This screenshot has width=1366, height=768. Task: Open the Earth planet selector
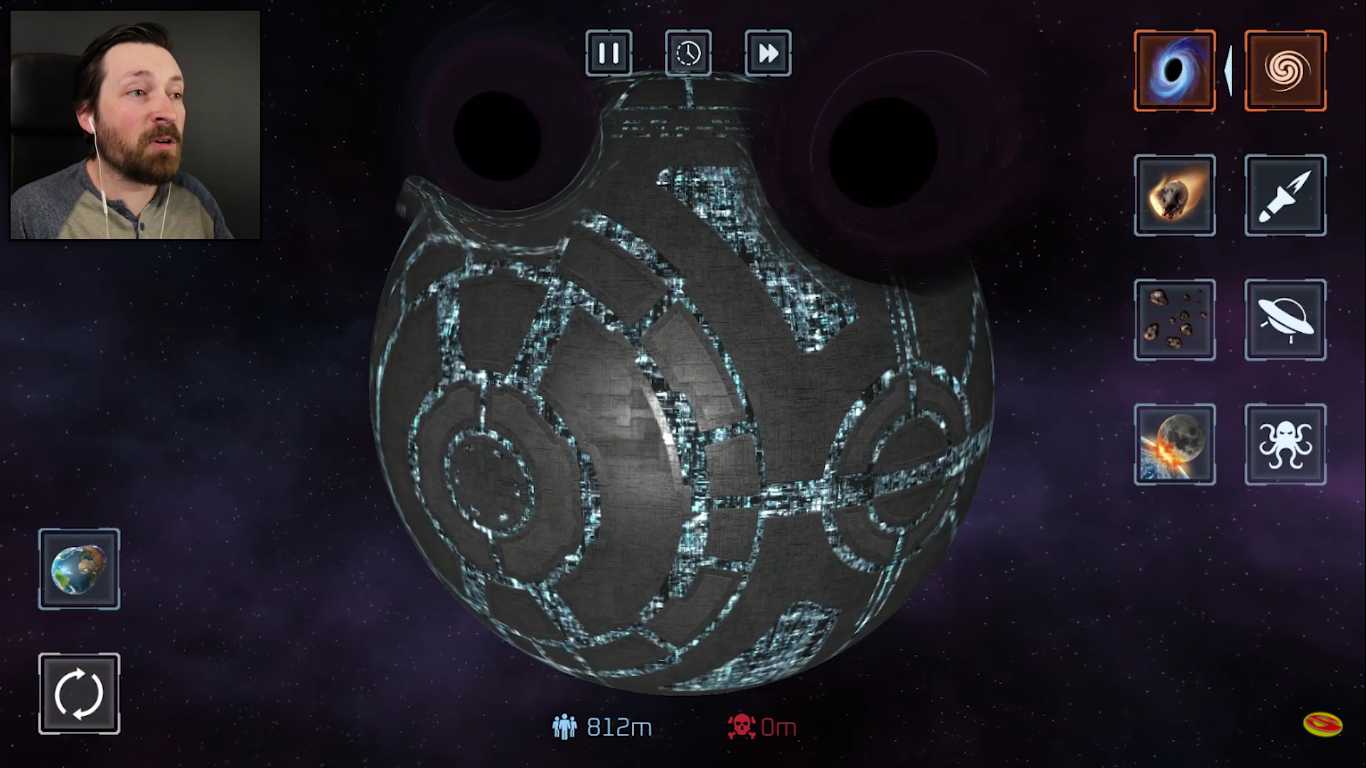pyautogui.click(x=79, y=569)
